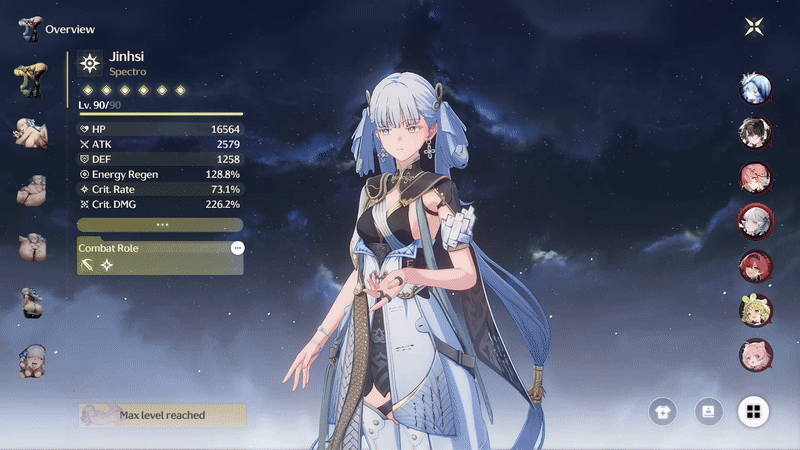
Task: Select the red-haired character portrait
Action: (x=755, y=265)
